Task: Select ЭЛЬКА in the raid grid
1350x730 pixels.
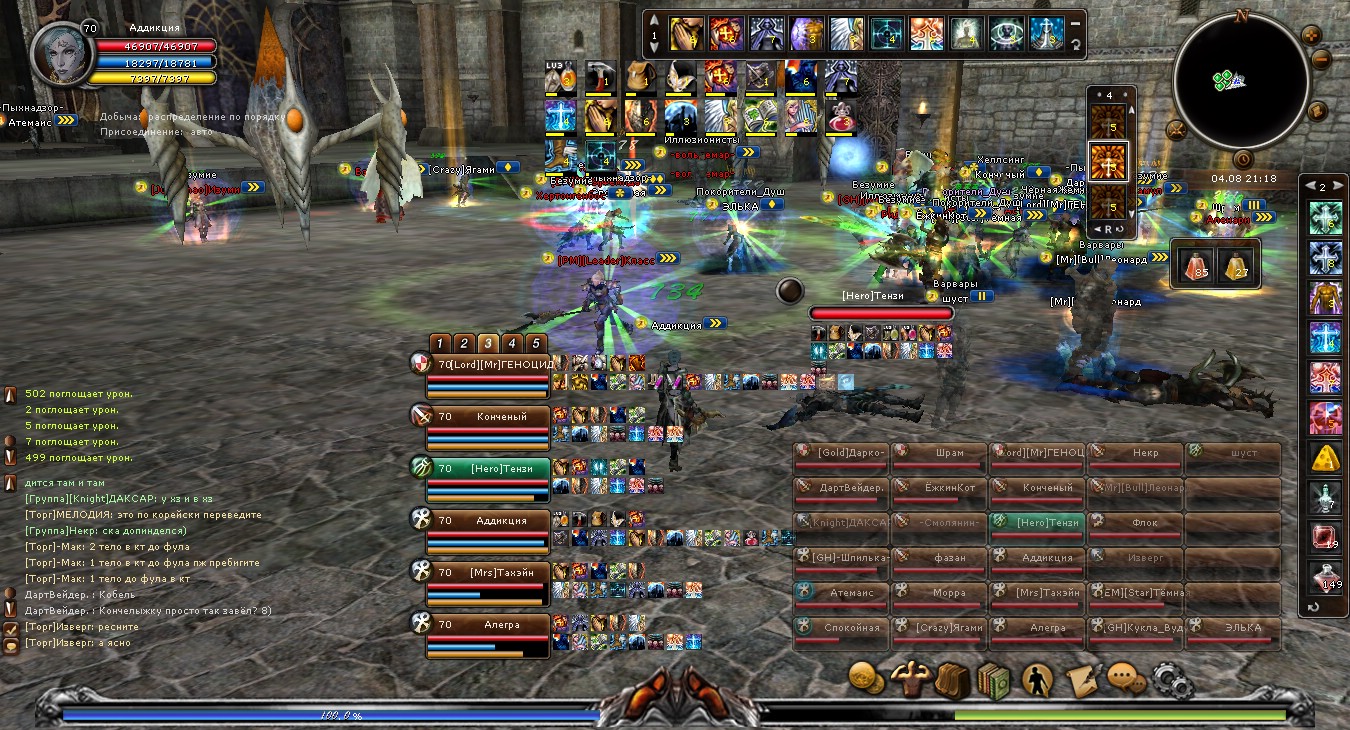Action: click(x=1233, y=628)
